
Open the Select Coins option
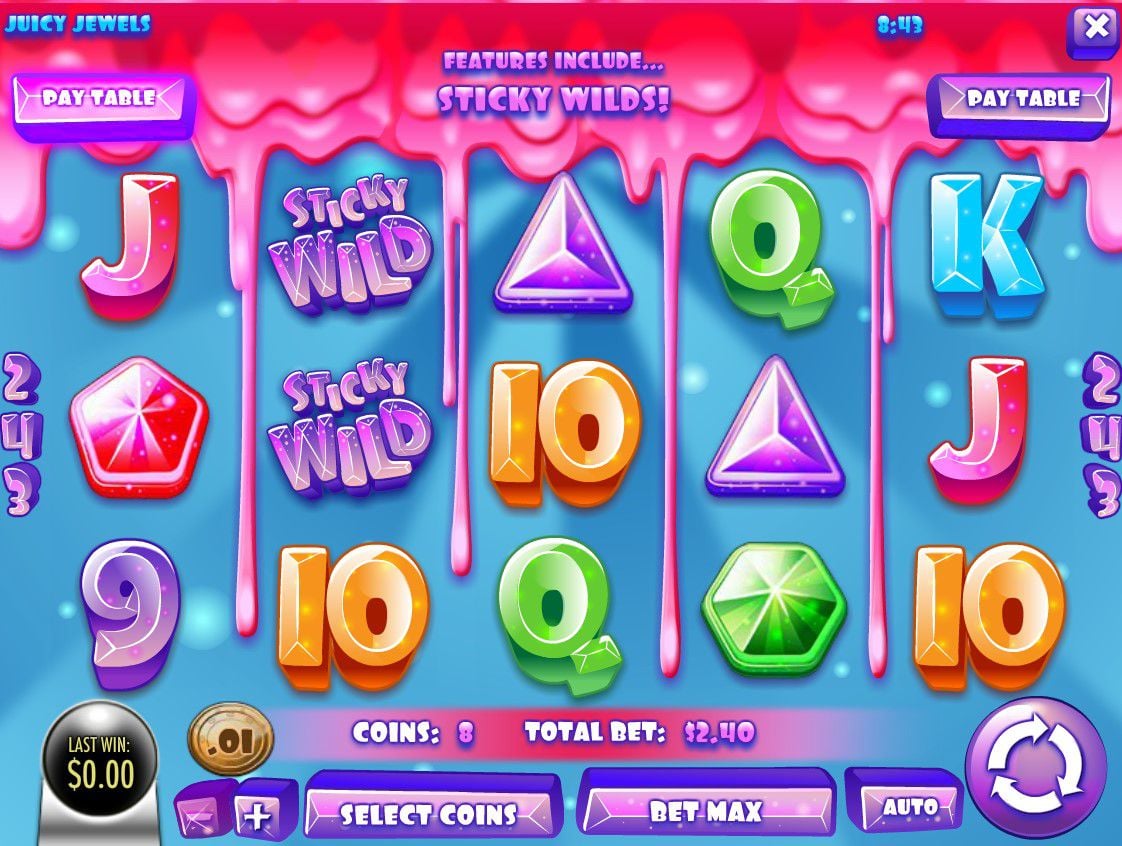click(x=429, y=813)
